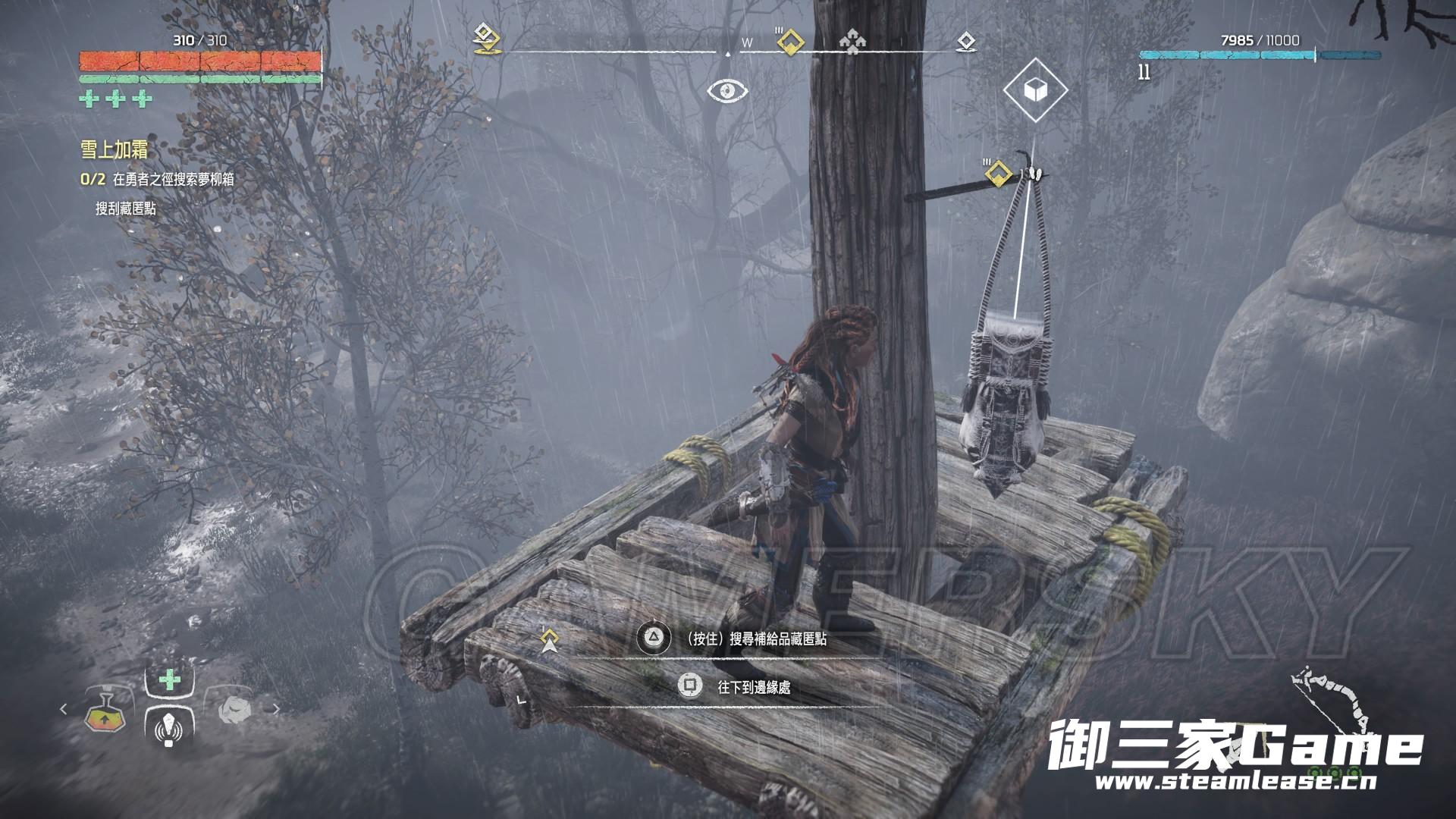1456x819 pixels.
Task: Cycle tools with the right arrow
Action: tap(275, 709)
